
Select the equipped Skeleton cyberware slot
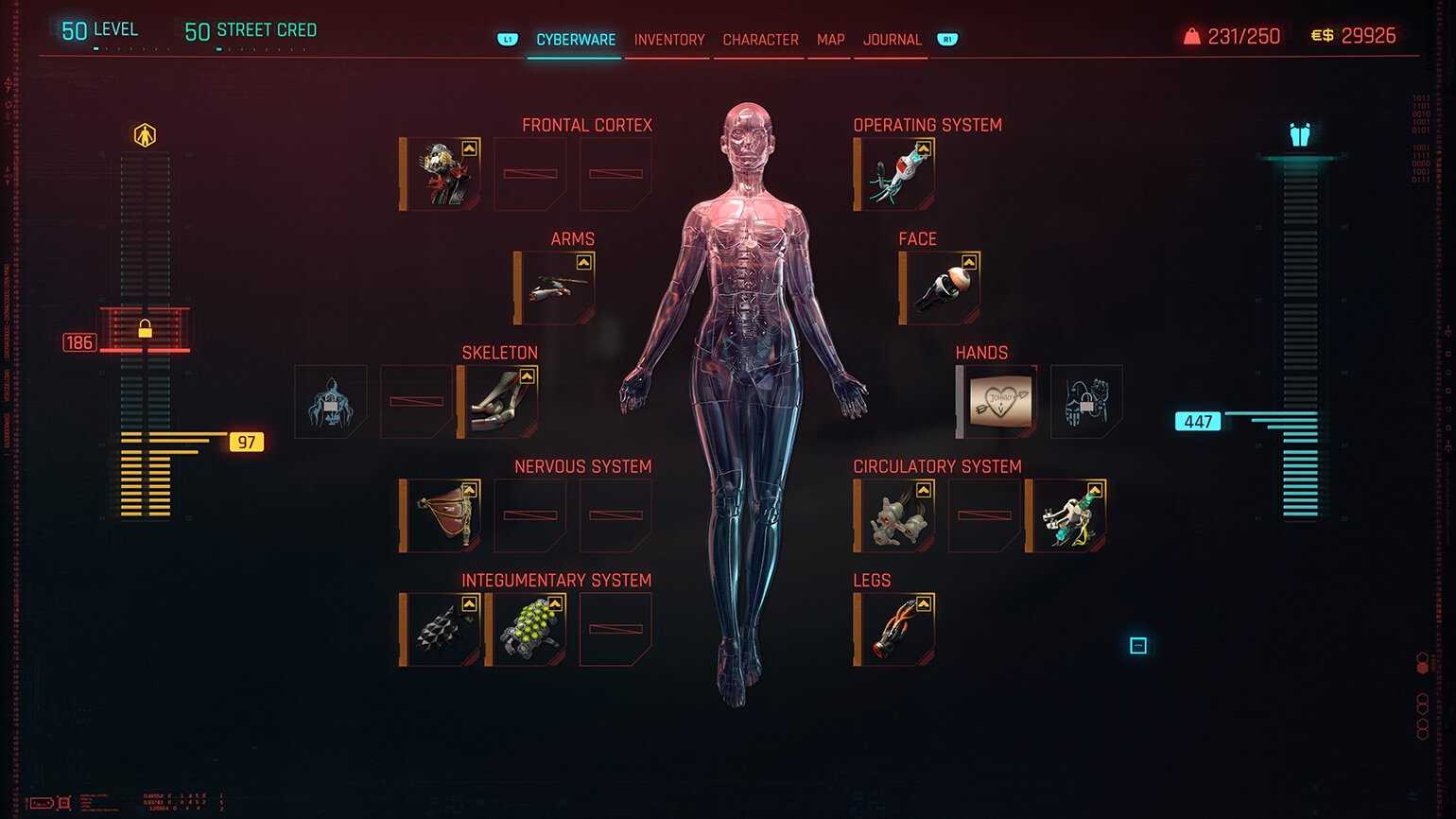[498, 402]
